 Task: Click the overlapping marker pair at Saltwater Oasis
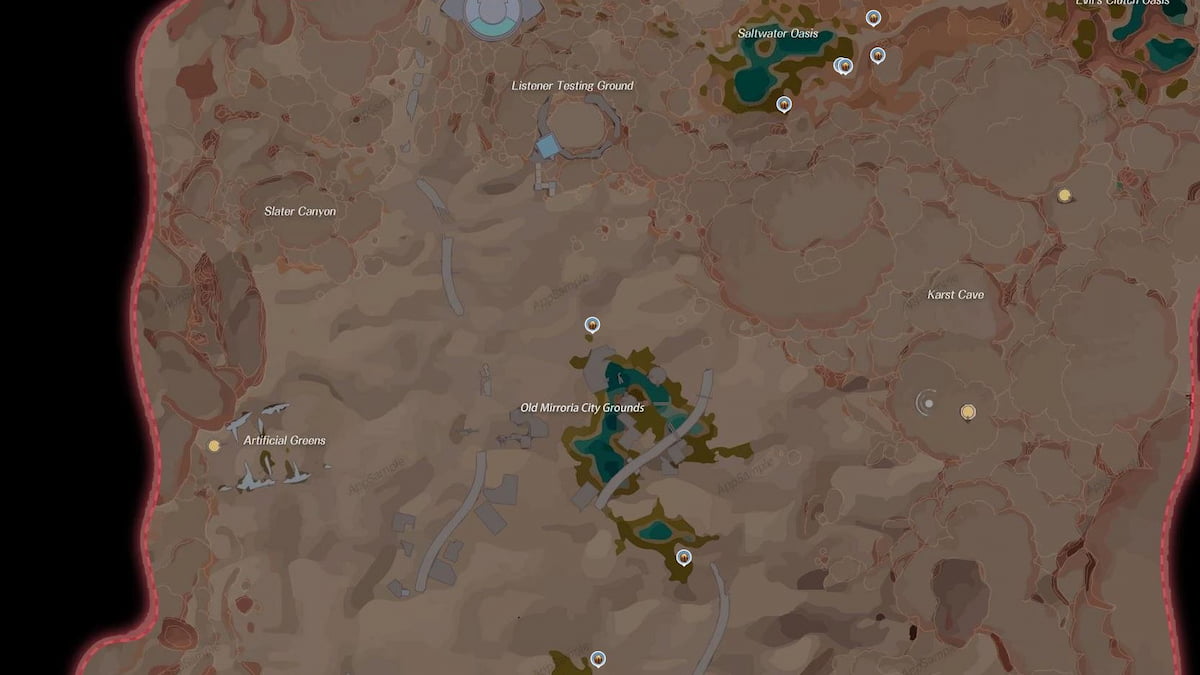(843, 66)
